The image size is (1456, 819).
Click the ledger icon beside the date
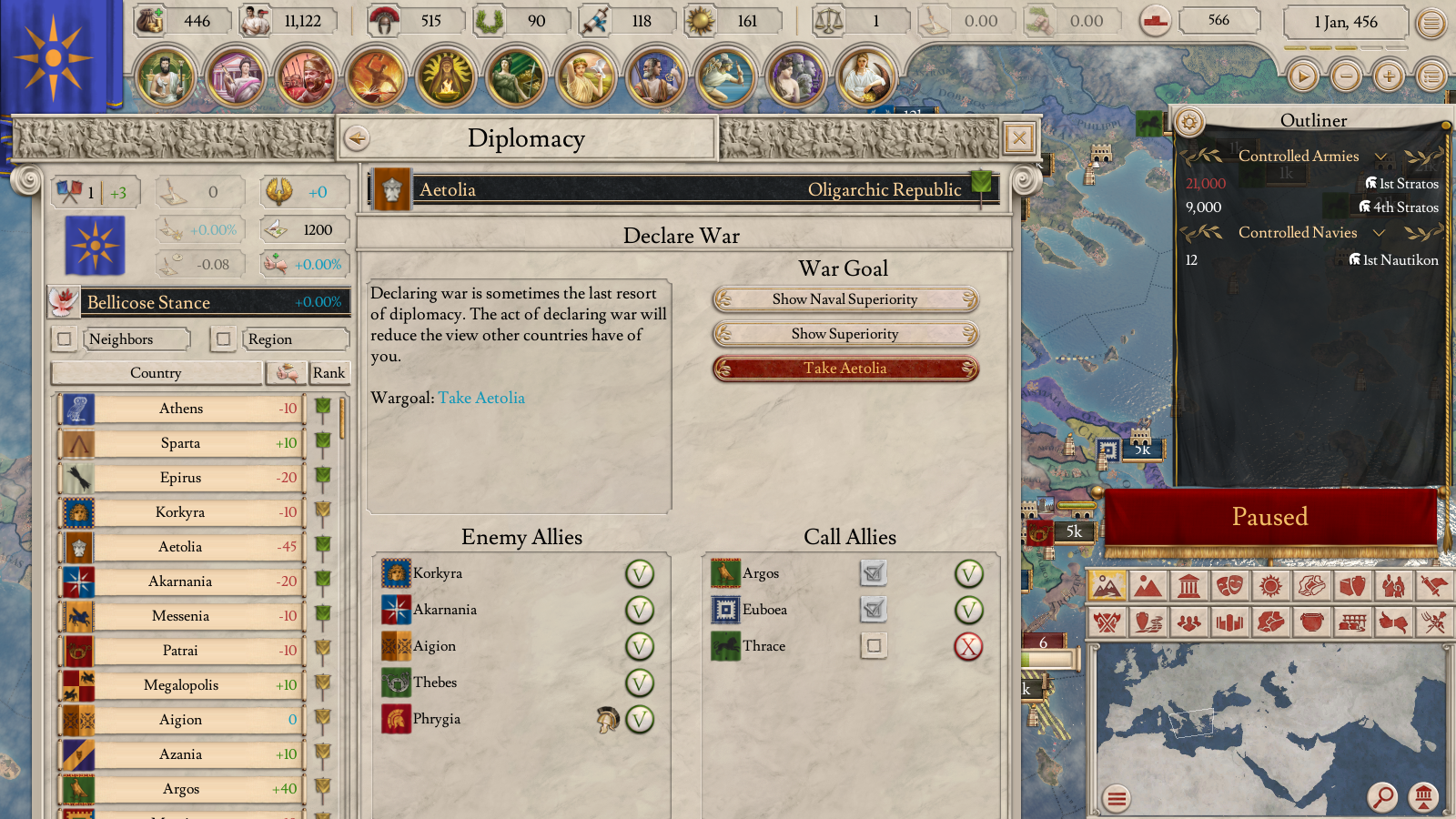(x=1431, y=23)
